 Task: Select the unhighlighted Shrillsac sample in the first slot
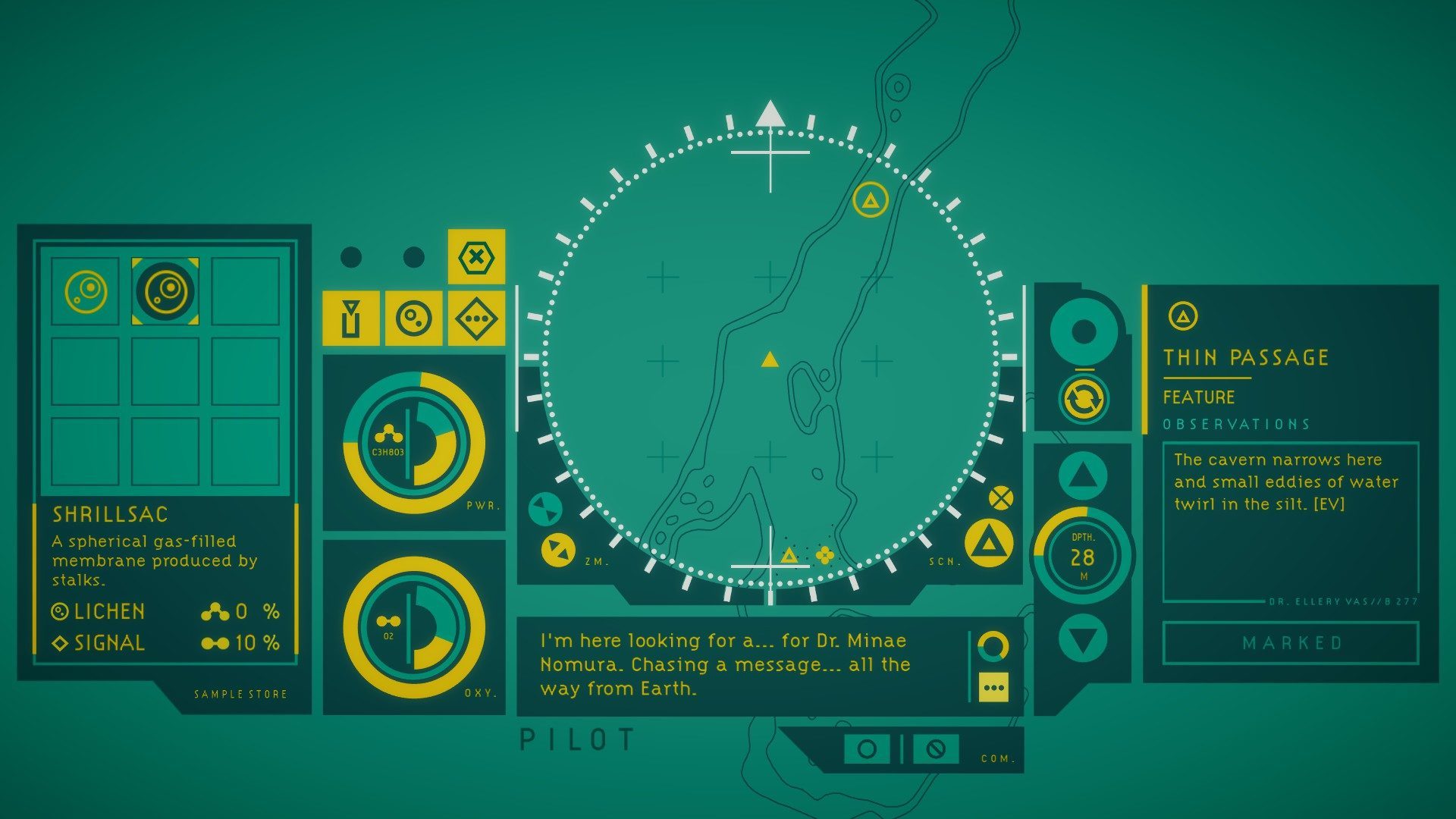click(x=86, y=291)
